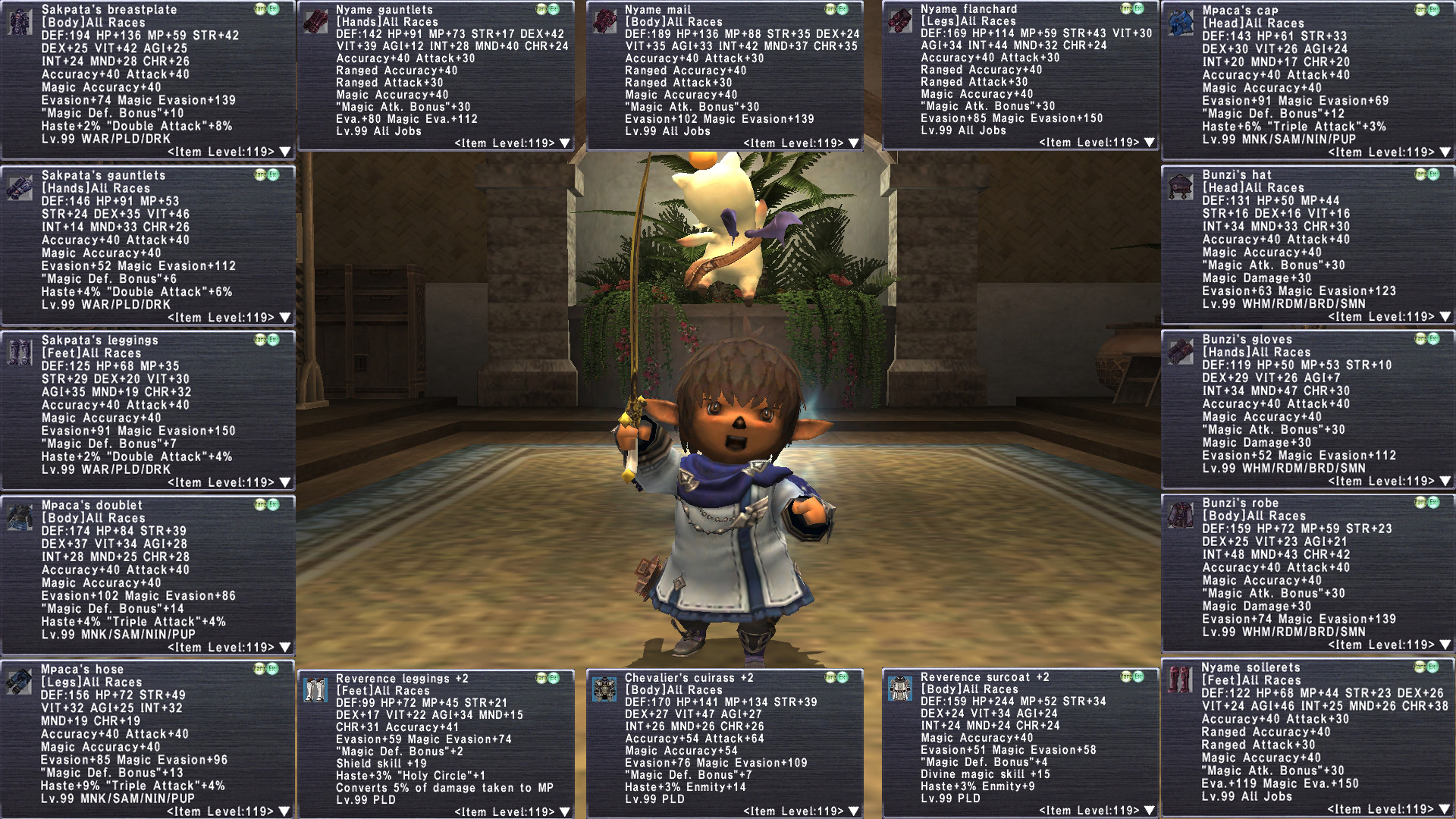Select the Mpaca's hose item icon
Viewport: 1456px width, 819px height.
pos(20,681)
